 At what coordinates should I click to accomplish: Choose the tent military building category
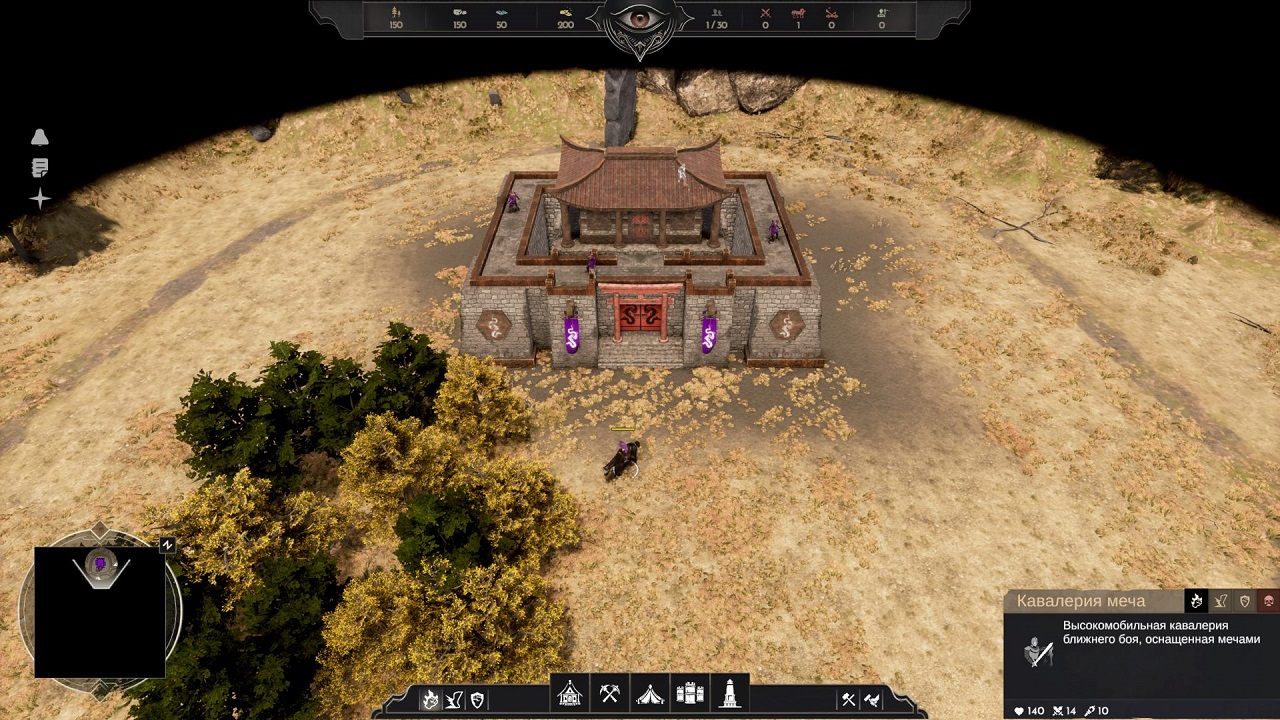650,693
